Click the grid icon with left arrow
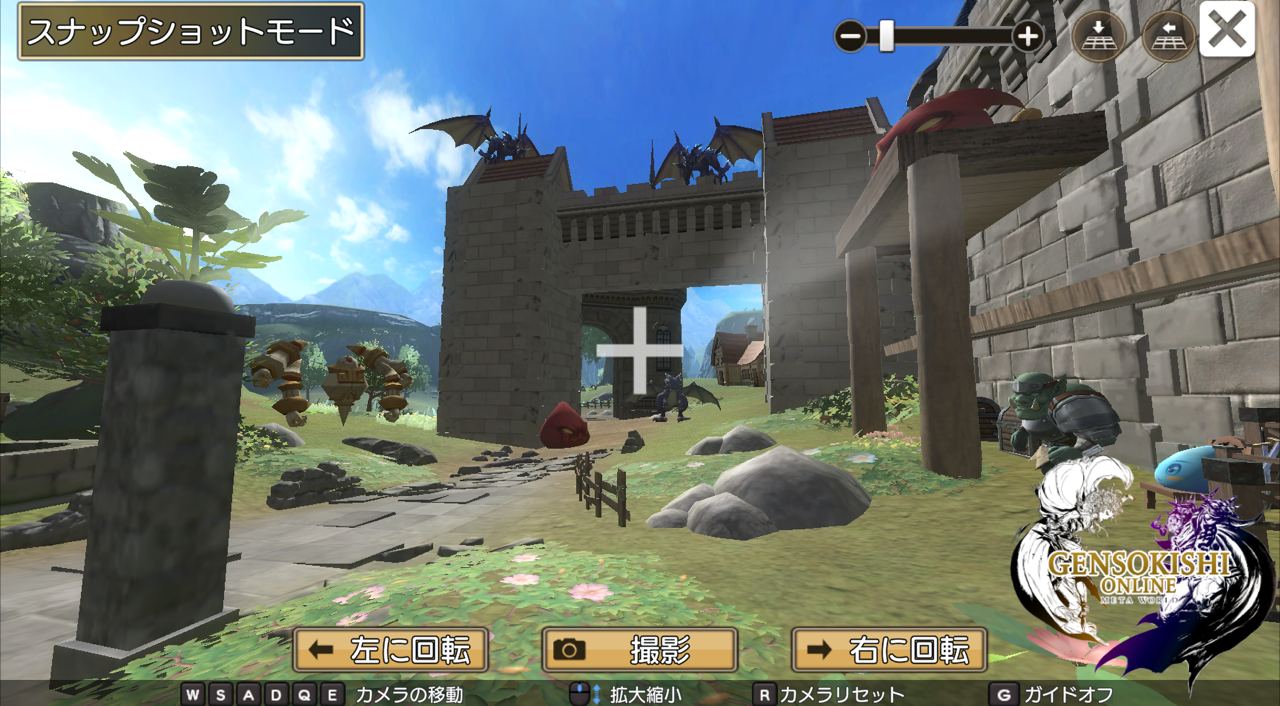1280x706 pixels. pyautogui.click(x=1167, y=37)
